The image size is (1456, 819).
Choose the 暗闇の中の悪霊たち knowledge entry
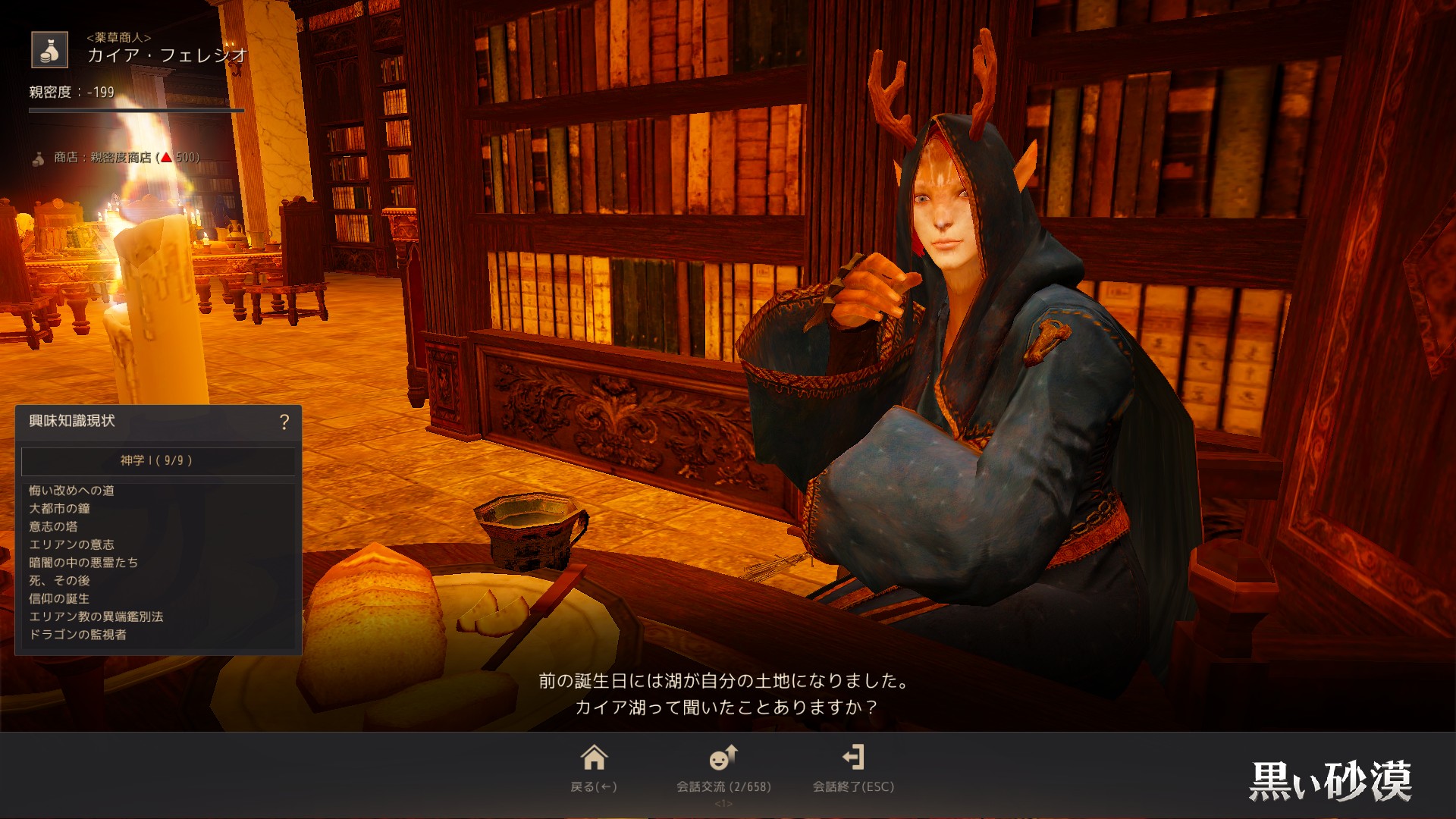click(x=83, y=563)
